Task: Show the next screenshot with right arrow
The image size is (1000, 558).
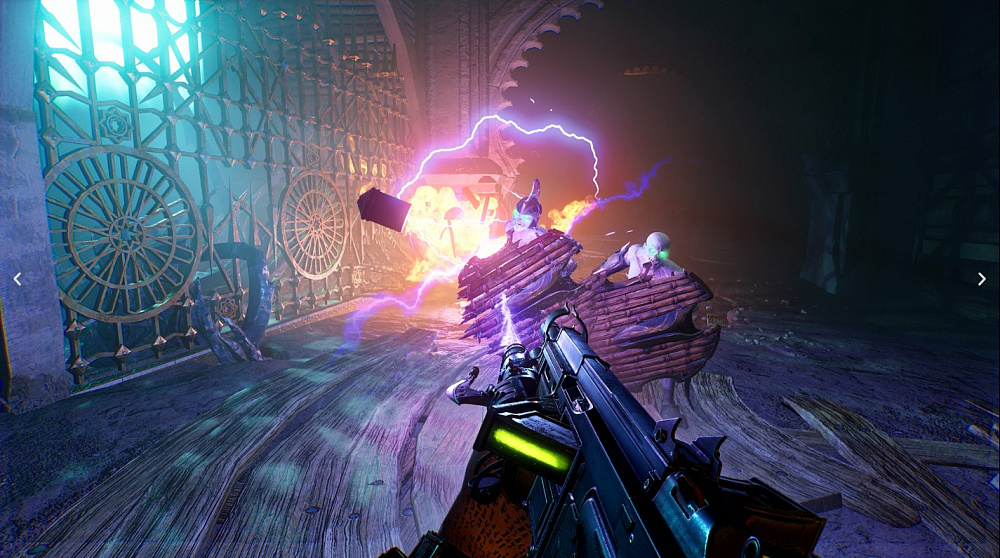Action: 981,279
